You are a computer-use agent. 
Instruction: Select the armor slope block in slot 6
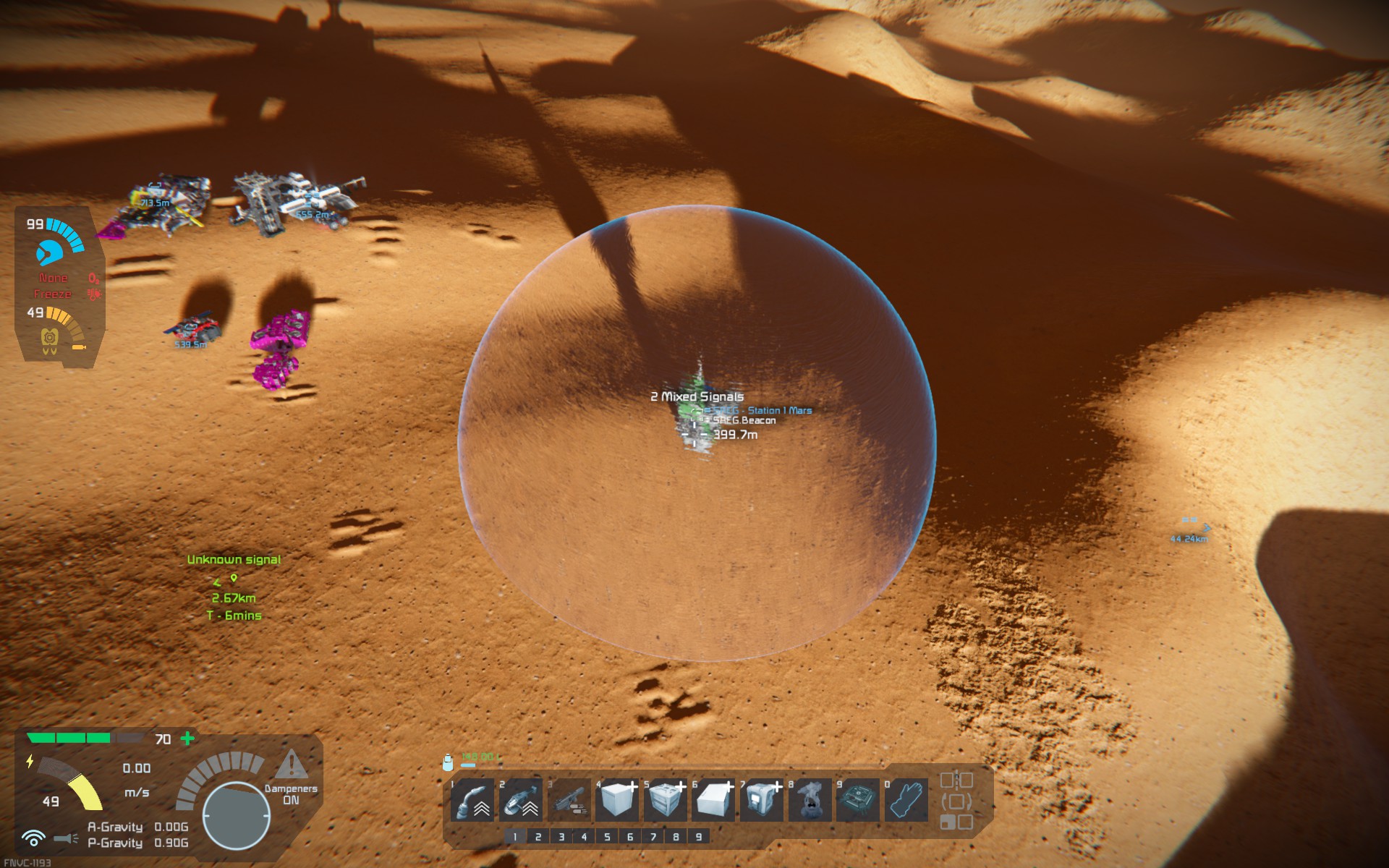pyautogui.click(x=713, y=800)
